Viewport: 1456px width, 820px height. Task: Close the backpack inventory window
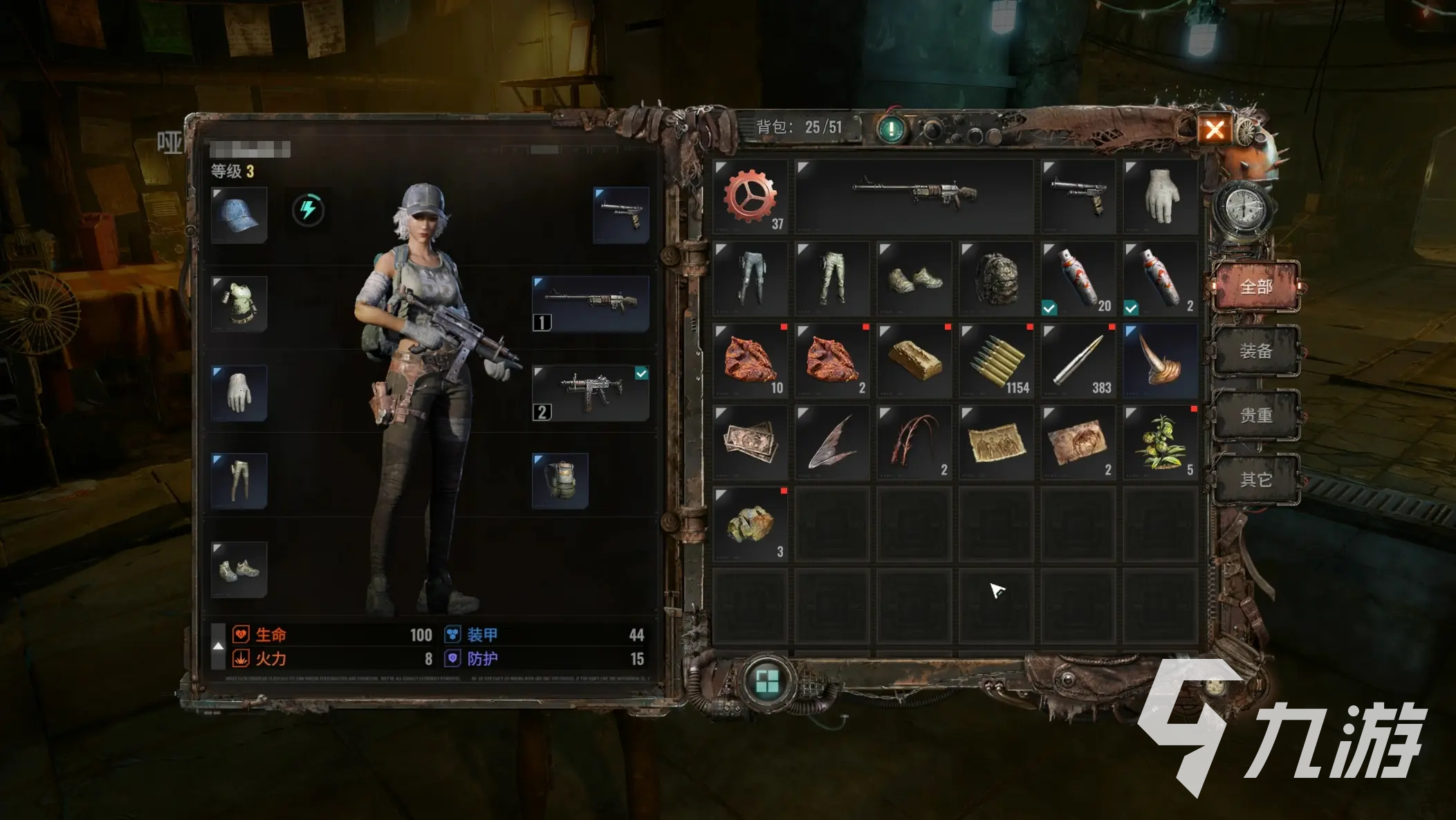click(1215, 129)
